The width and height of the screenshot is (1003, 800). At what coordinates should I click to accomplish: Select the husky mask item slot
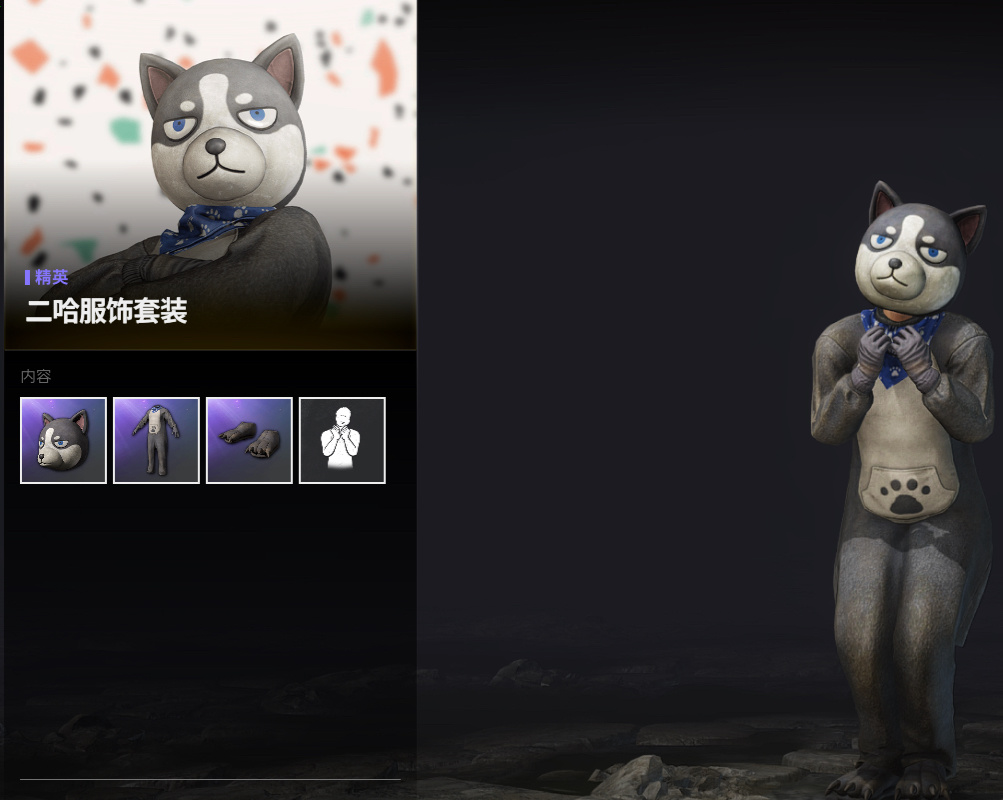(x=63, y=440)
